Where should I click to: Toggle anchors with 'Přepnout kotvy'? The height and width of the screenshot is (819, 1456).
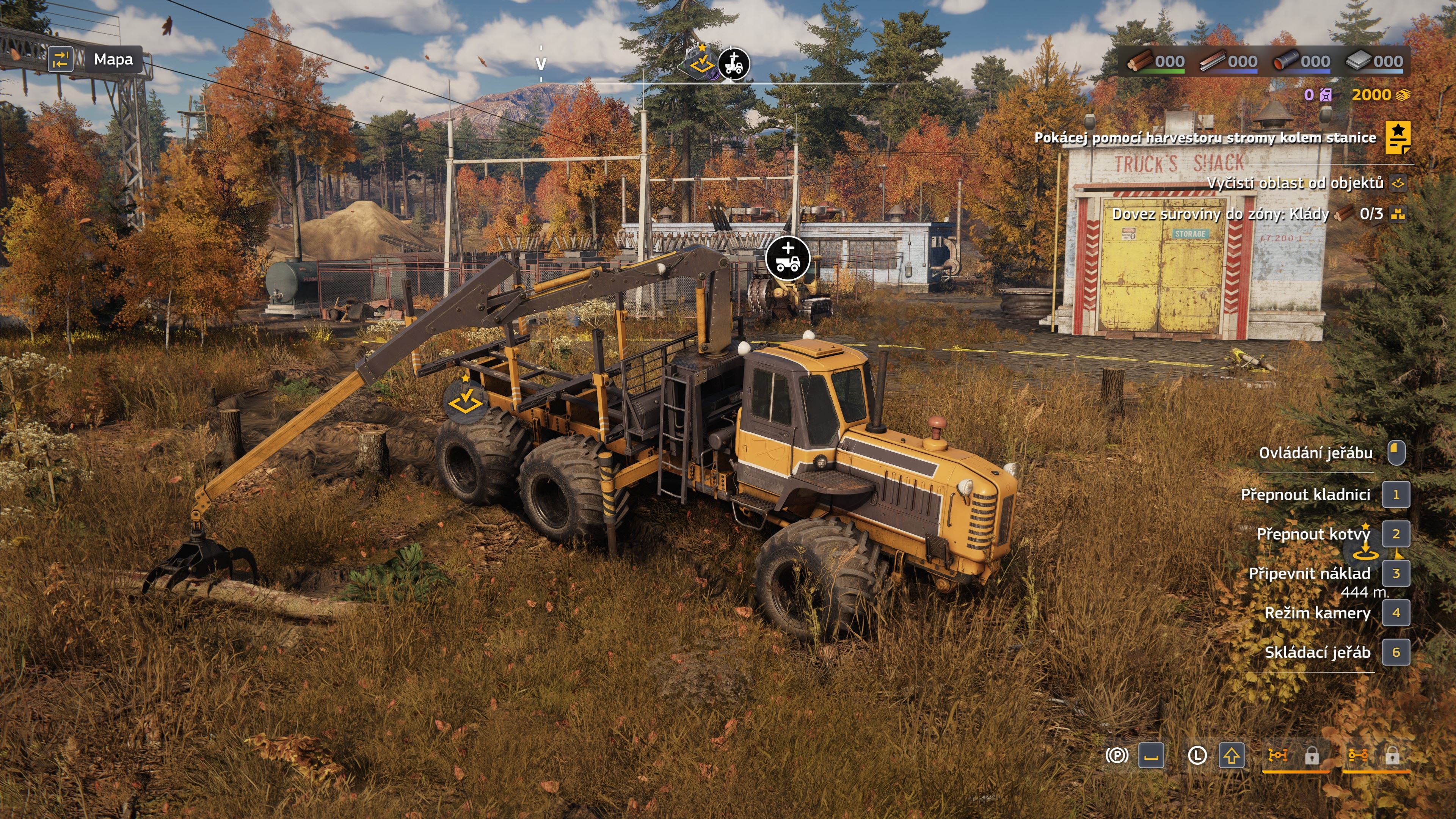click(1313, 534)
